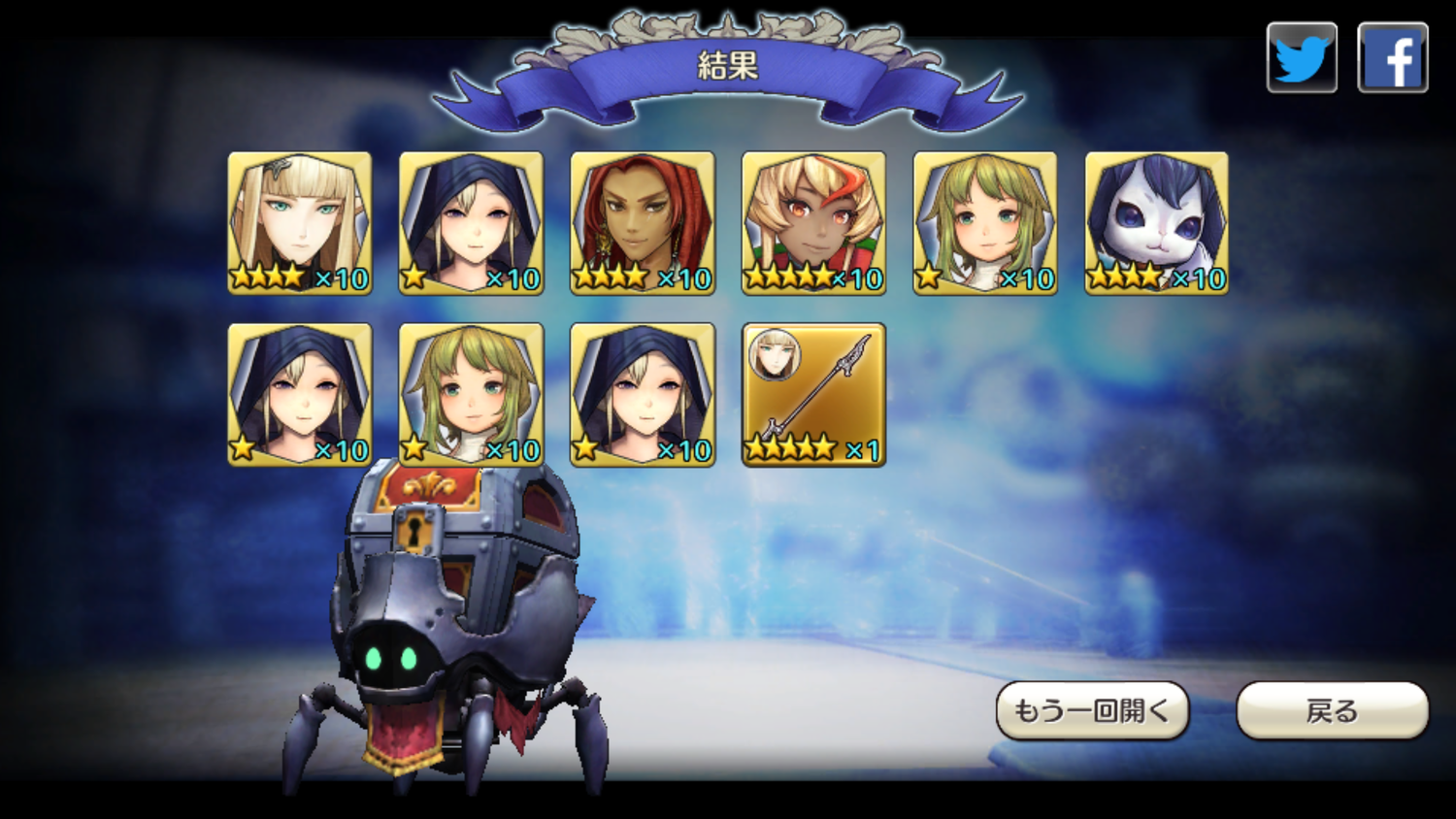This screenshot has height=819, width=1456.
Task: Share the results on Twitter
Action: click(1302, 58)
